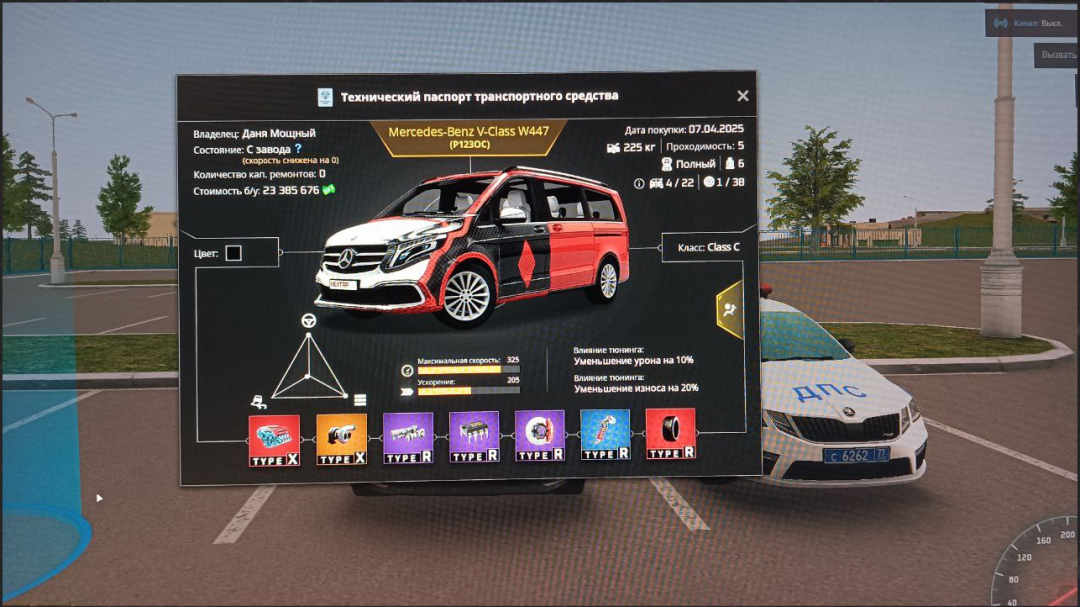
Task: Select the brake disc Type R slot
Action: click(x=539, y=435)
